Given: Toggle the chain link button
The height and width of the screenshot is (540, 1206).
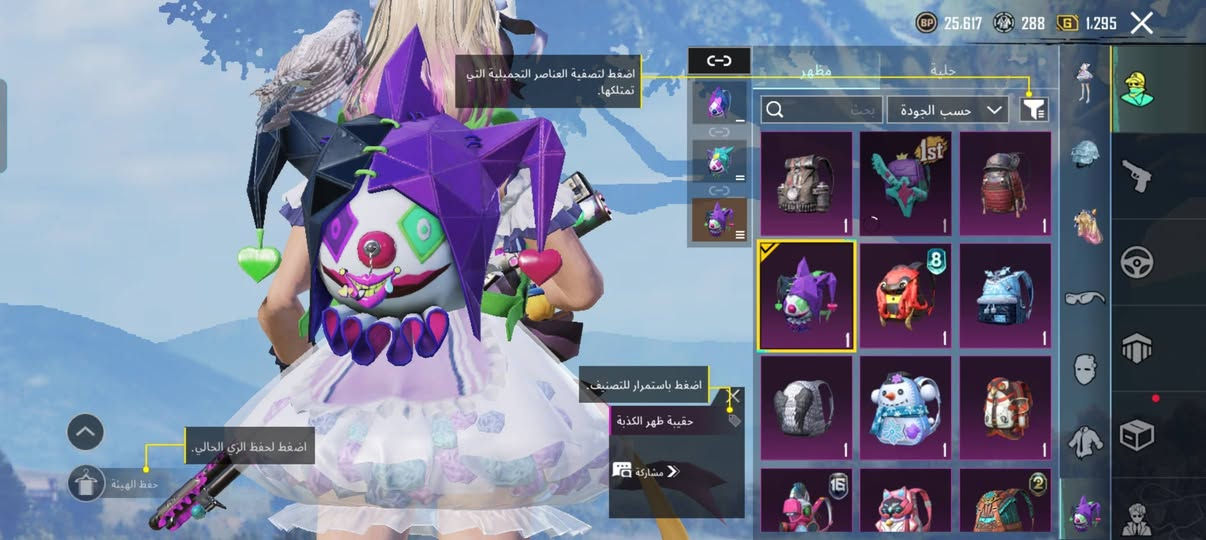Looking at the screenshot, I should click(719, 61).
